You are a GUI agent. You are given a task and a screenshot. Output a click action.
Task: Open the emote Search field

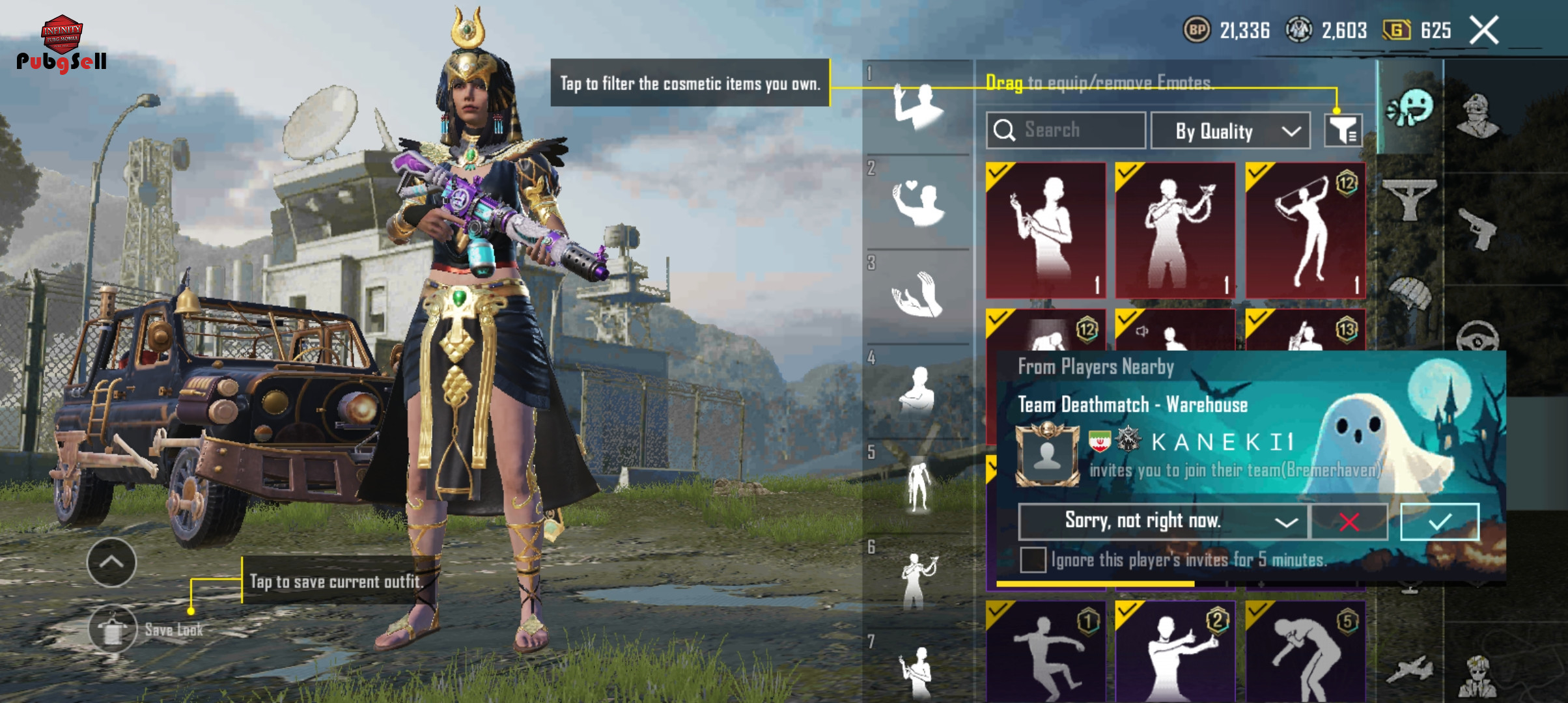click(1066, 130)
